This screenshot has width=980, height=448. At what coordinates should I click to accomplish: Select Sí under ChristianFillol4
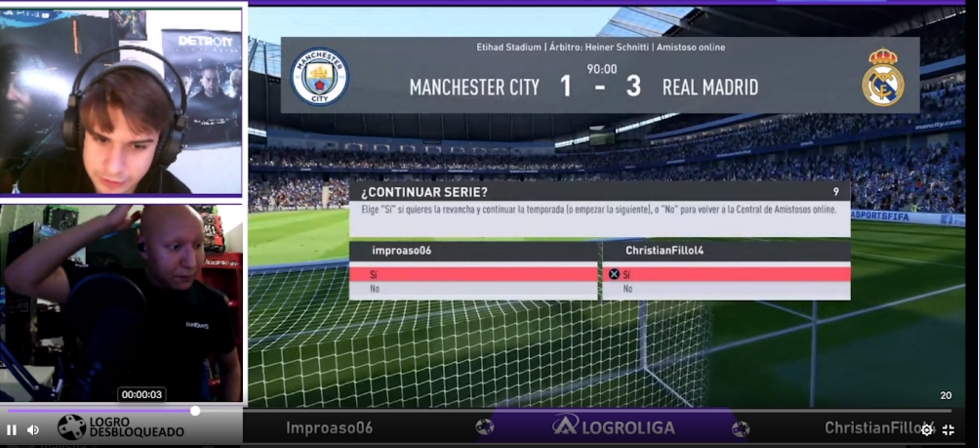(726, 274)
